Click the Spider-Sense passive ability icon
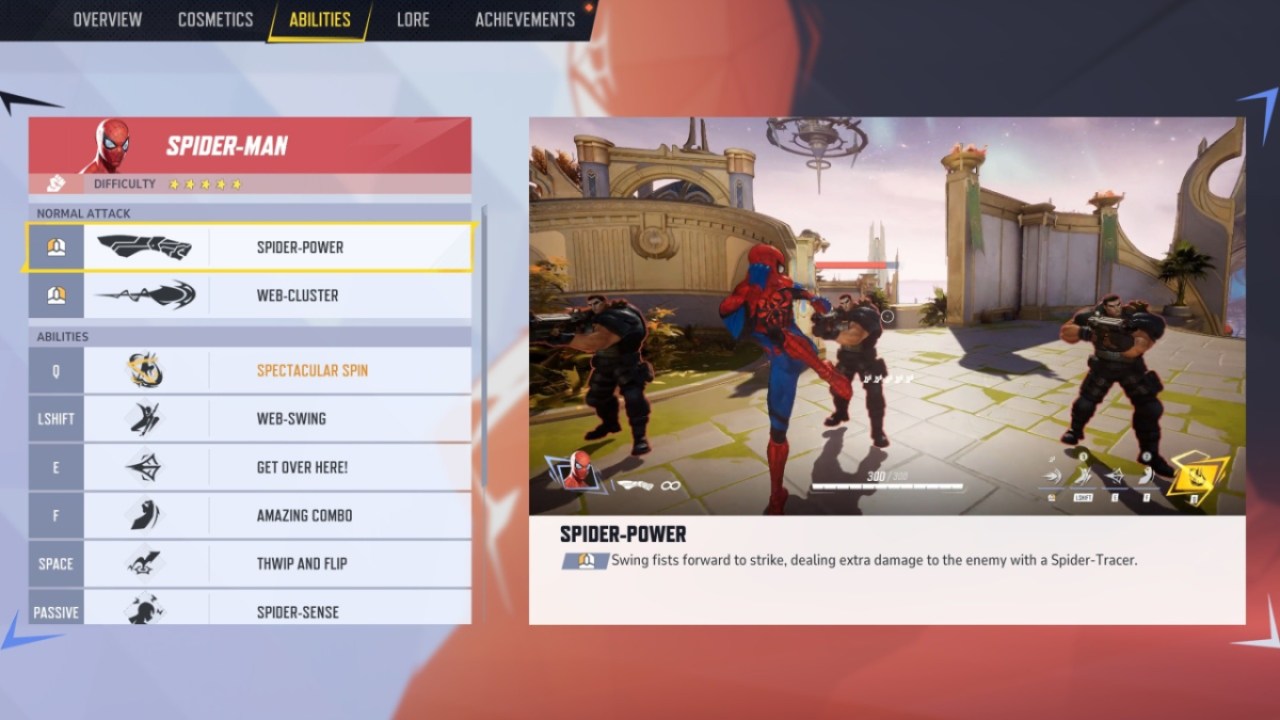1280x720 pixels. (146, 611)
